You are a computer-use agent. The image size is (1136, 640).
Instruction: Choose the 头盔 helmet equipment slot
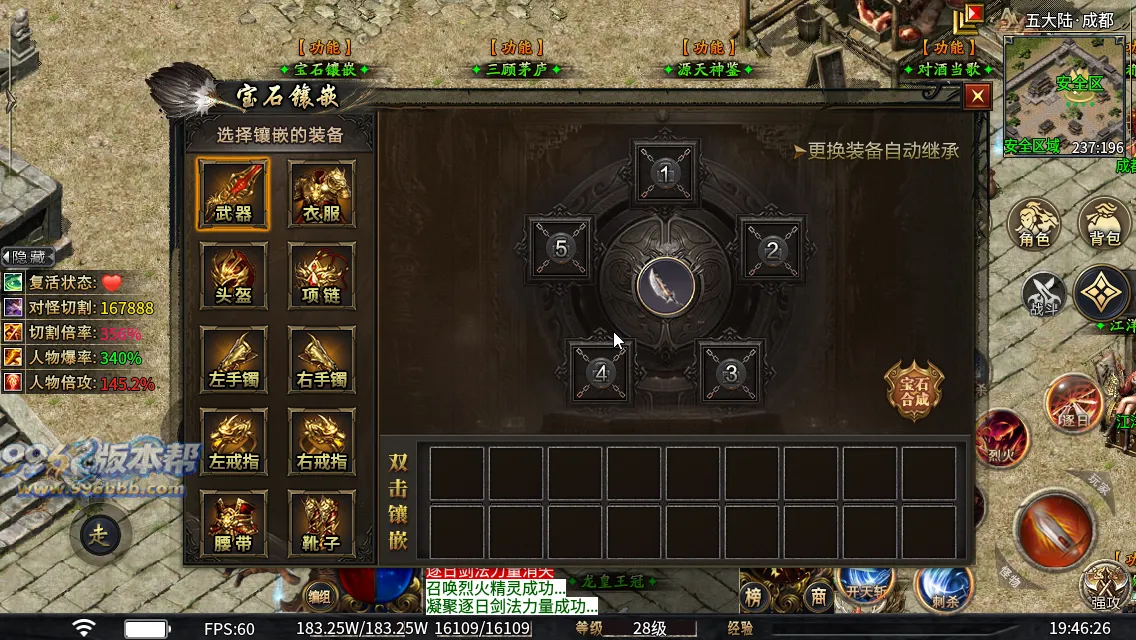[233, 276]
